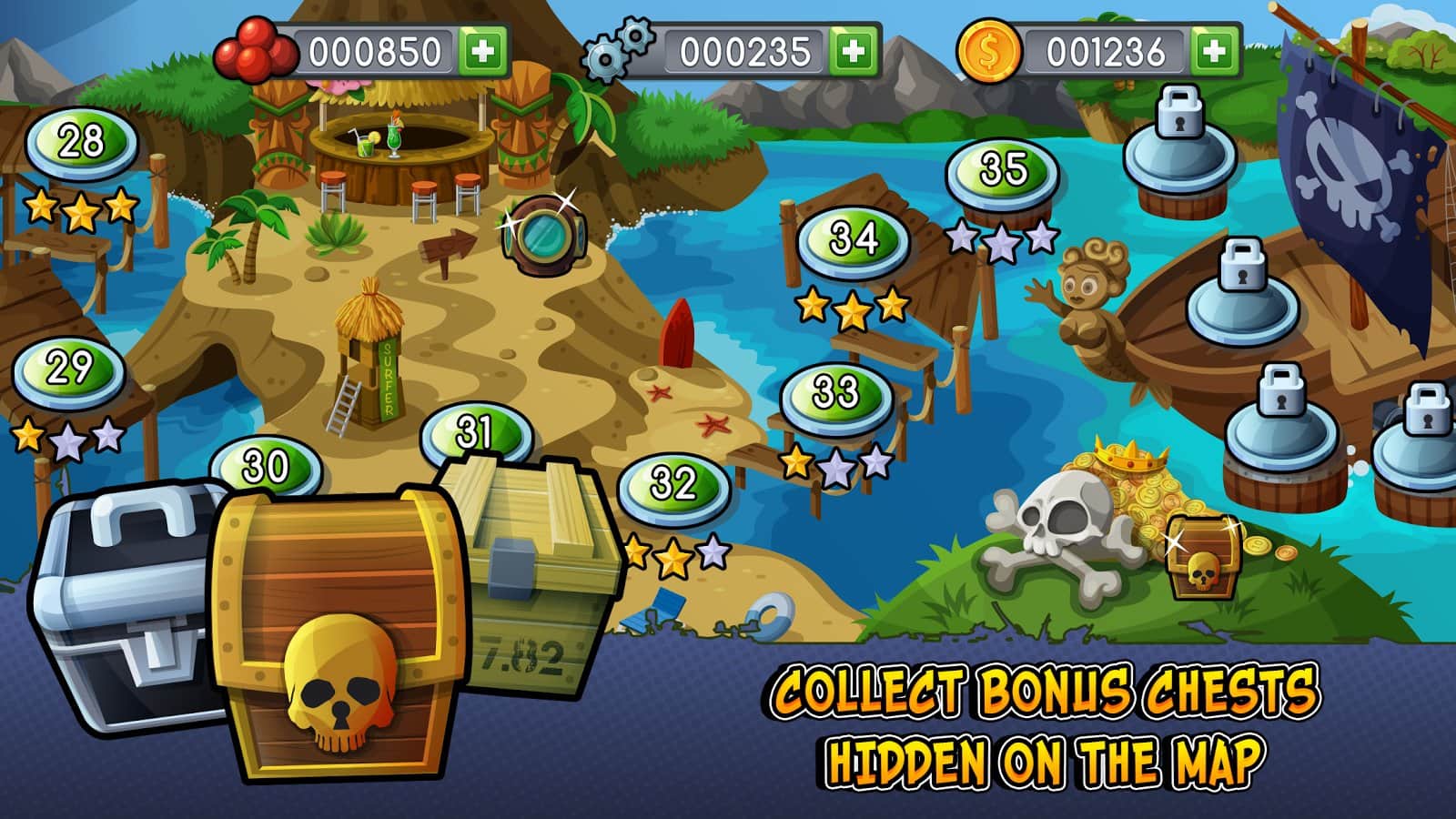Image resolution: width=1456 pixels, height=819 pixels.
Task: Select level 33 on the dock
Action: (x=835, y=394)
